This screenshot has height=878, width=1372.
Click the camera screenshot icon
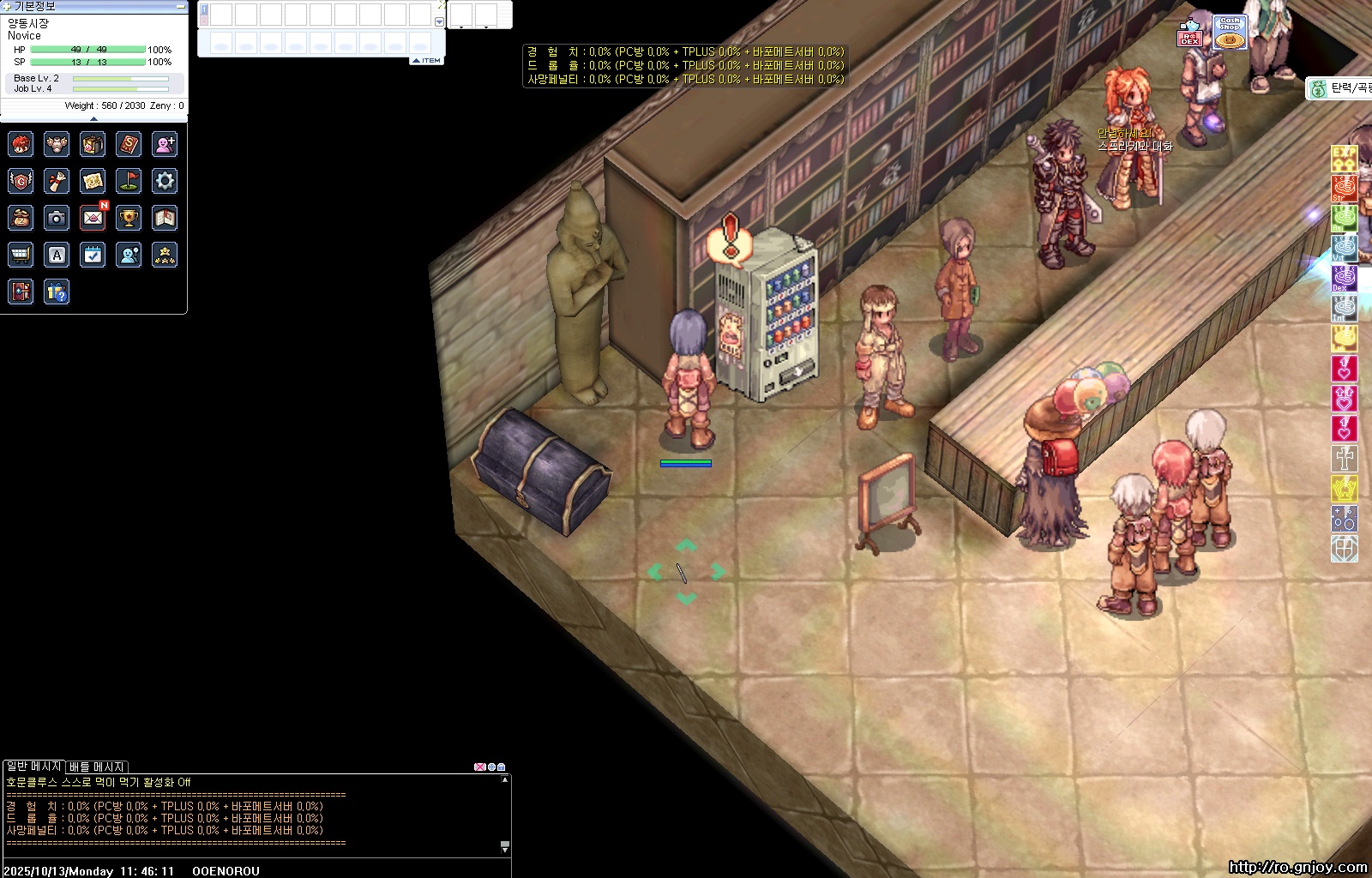(x=57, y=219)
